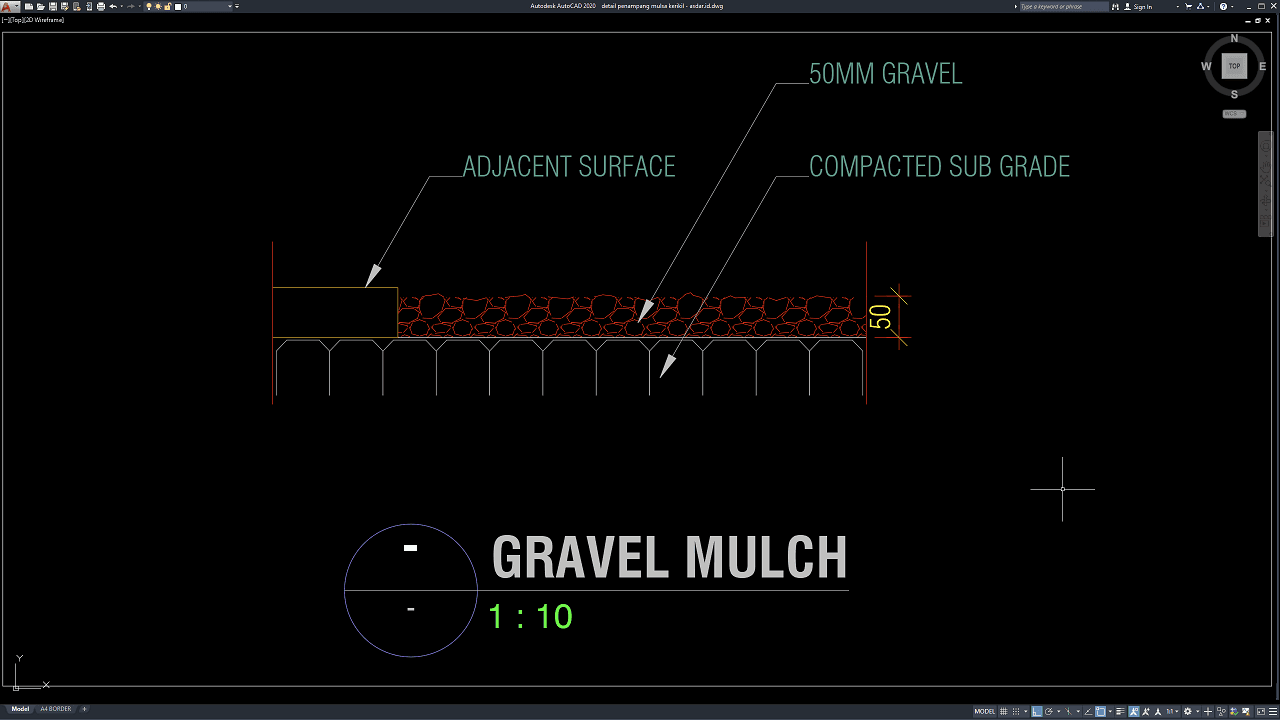Open the status bar customization menu

point(1269,711)
